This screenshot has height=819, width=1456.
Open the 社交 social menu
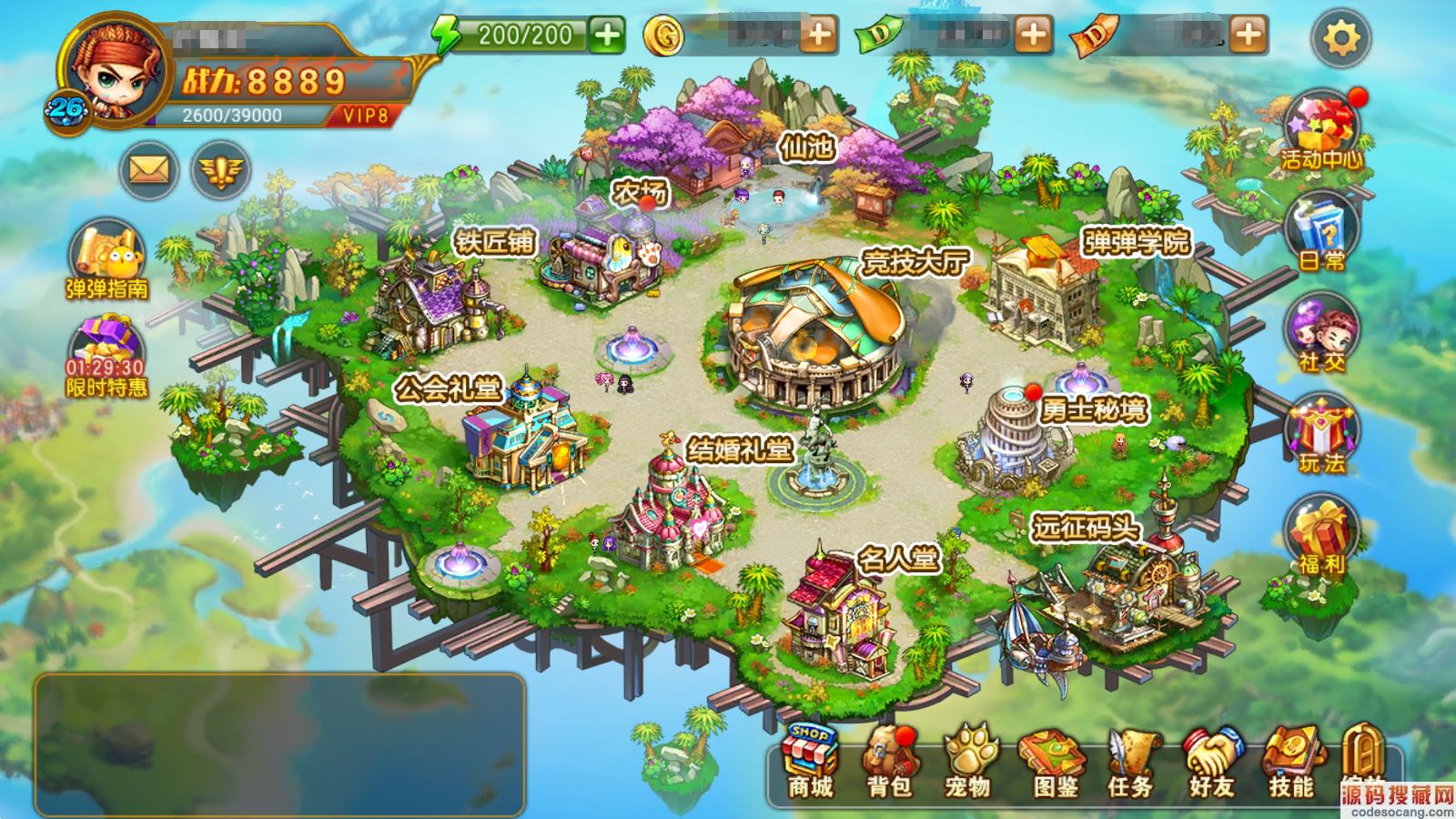click(x=1321, y=334)
